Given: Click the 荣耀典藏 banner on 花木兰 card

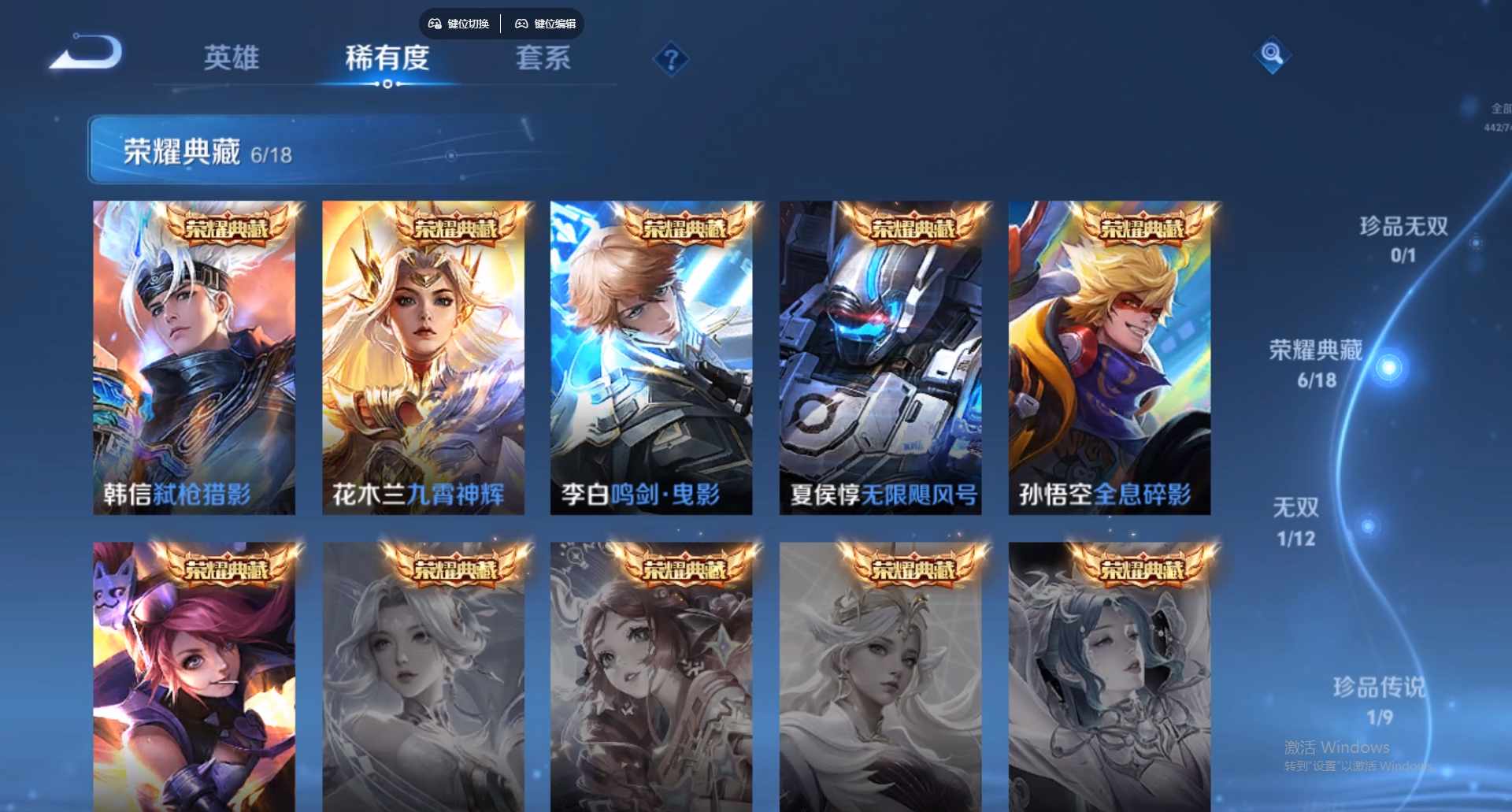Looking at the screenshot, I should point(454,229).
